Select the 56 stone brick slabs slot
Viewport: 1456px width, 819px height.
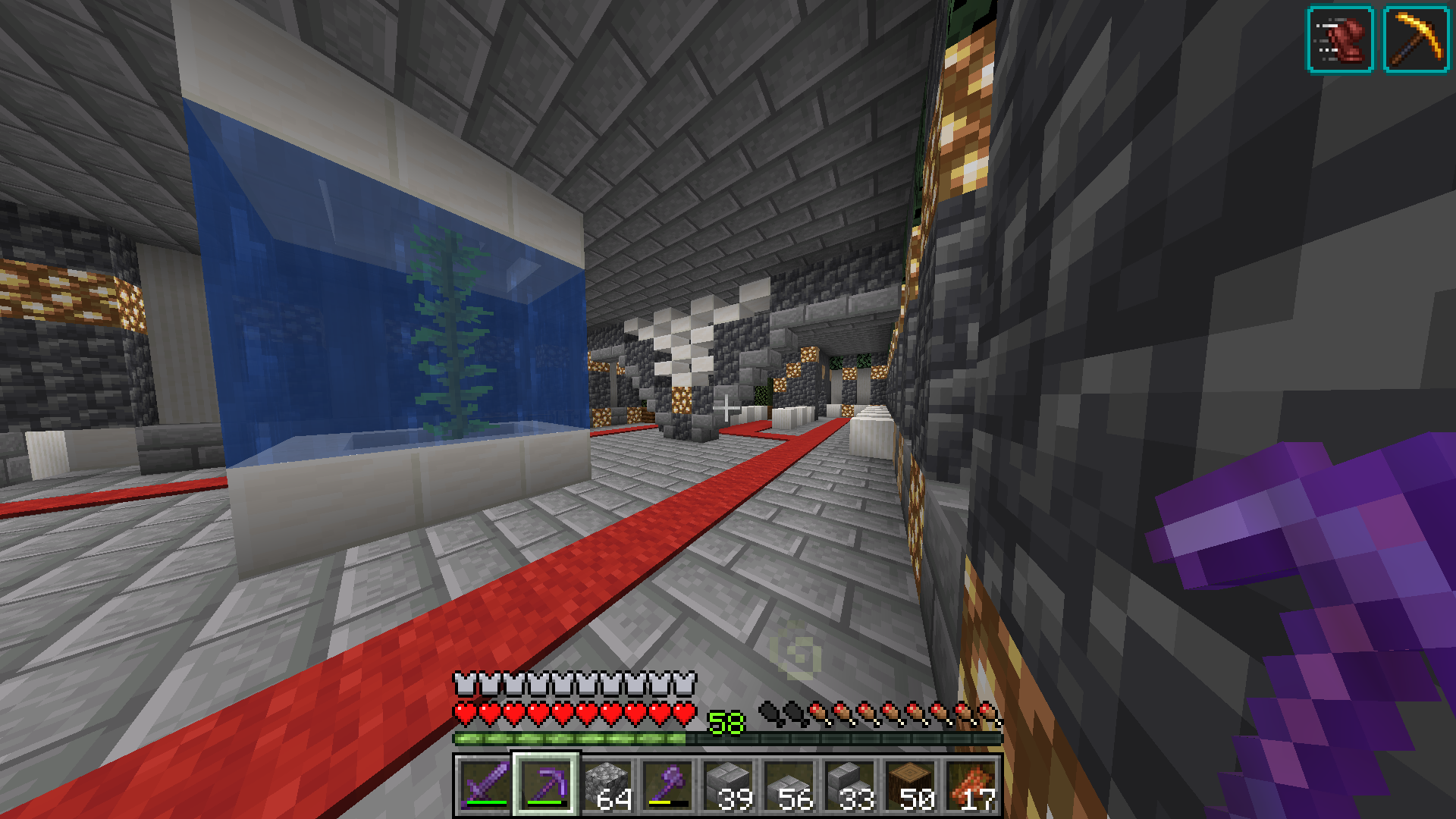pyautogui.click(x=789, y=786)
